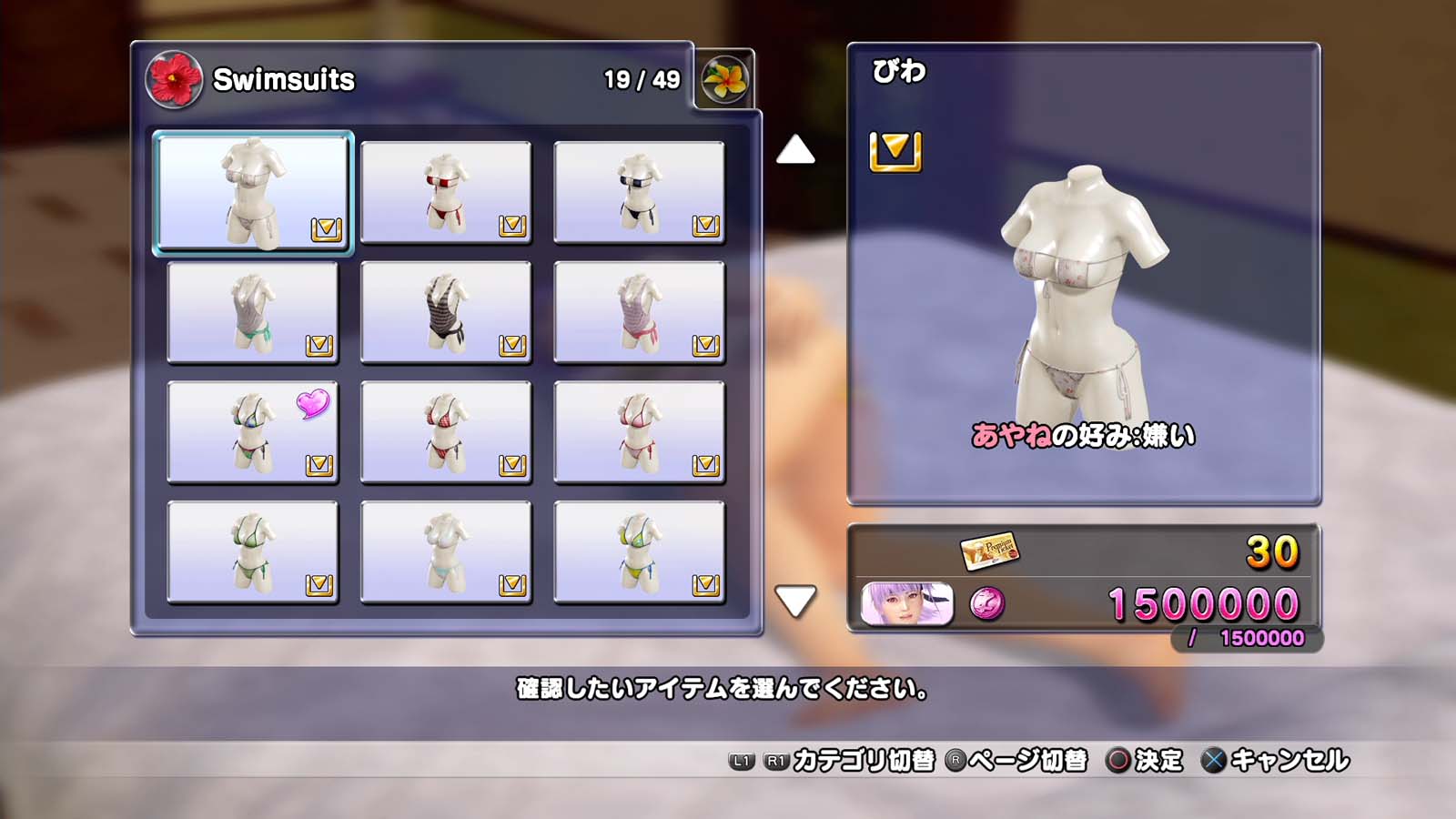Select the highlighted white floral bikini tile

coord(253,192)
